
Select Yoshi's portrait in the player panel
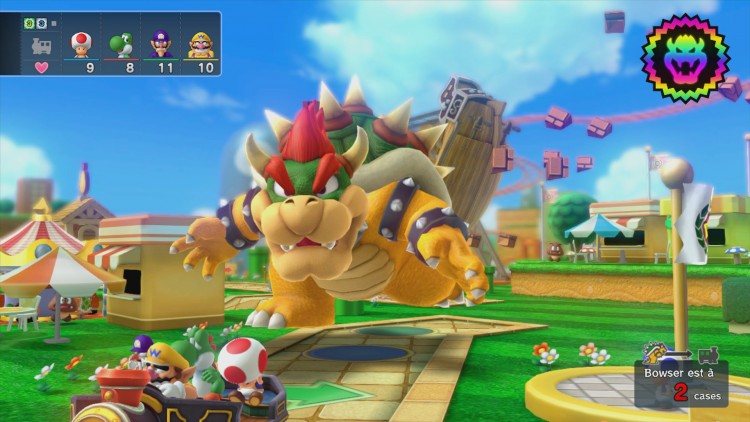pos(120,44)
